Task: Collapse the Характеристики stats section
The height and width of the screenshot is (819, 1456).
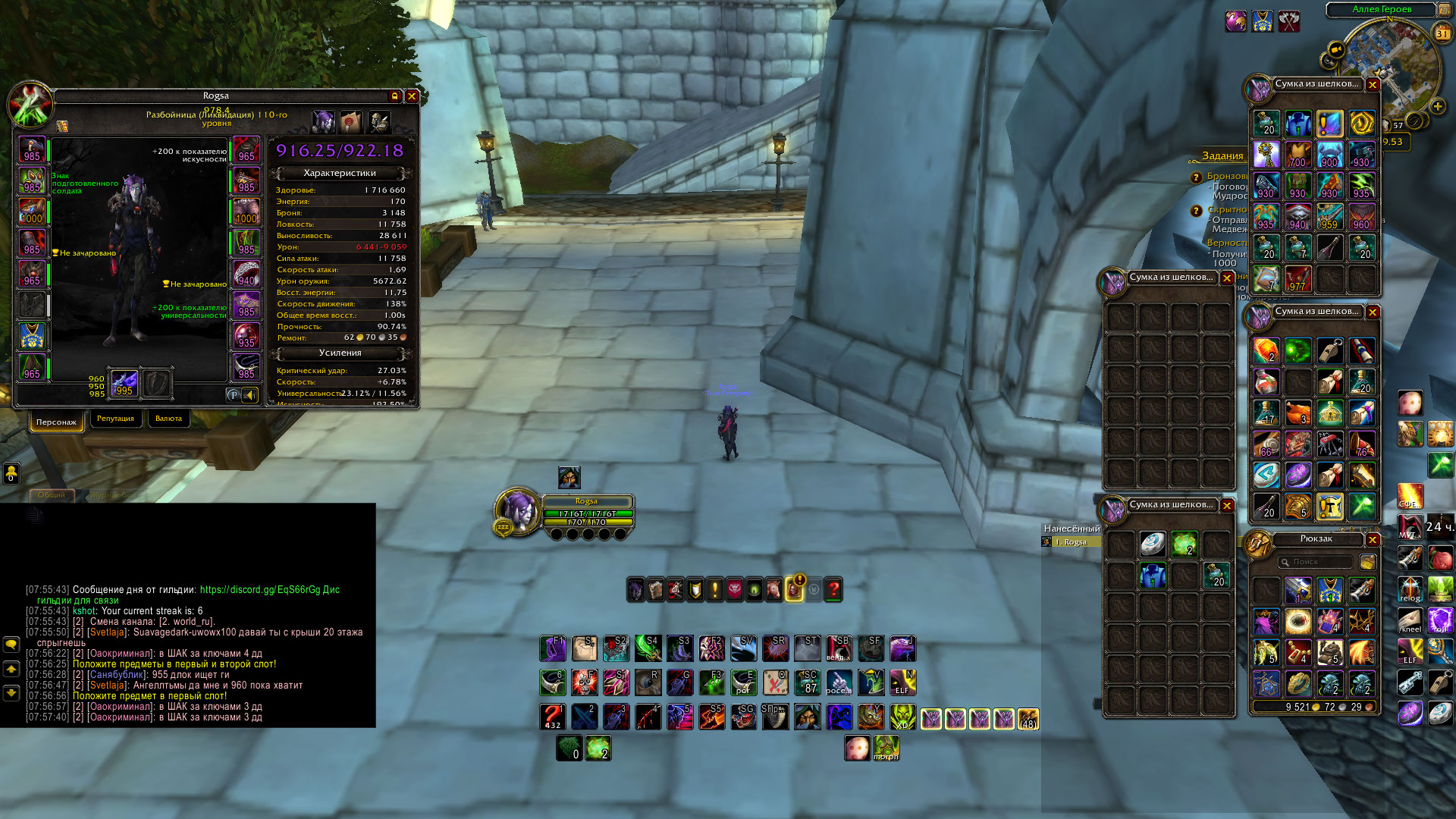Action: [340, 173]
